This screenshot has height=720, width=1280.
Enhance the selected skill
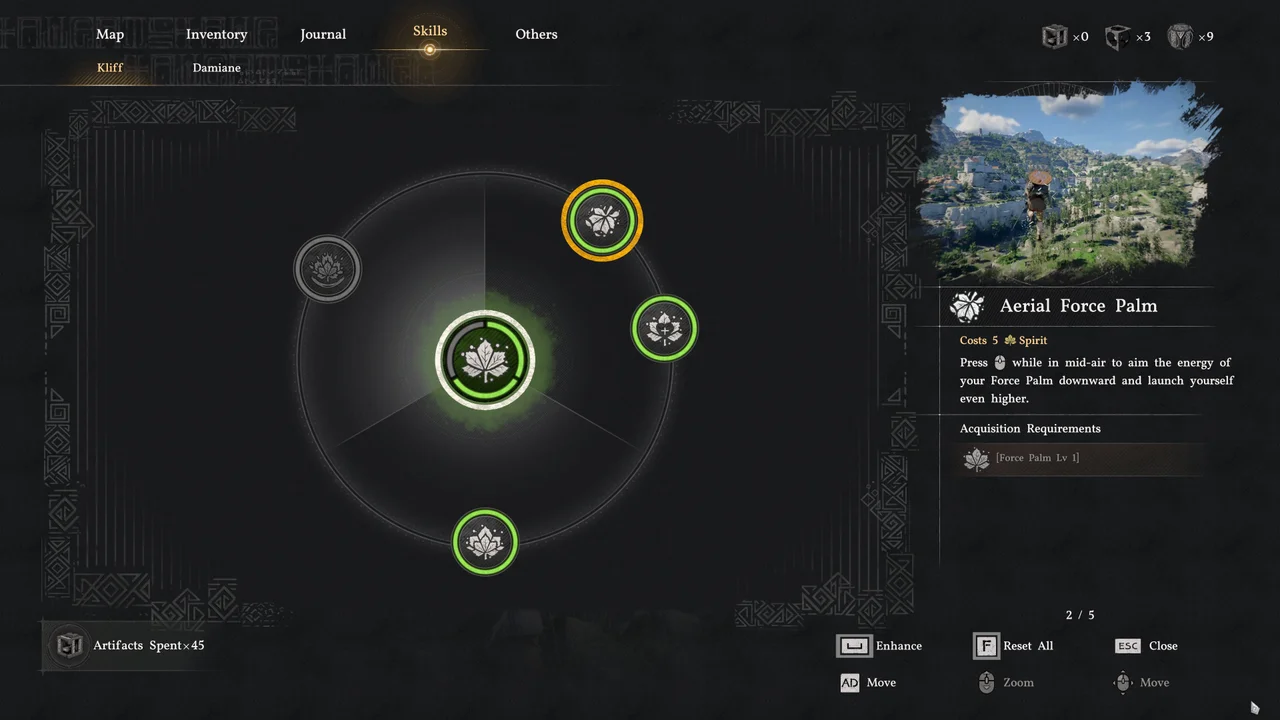click(880, 646)
